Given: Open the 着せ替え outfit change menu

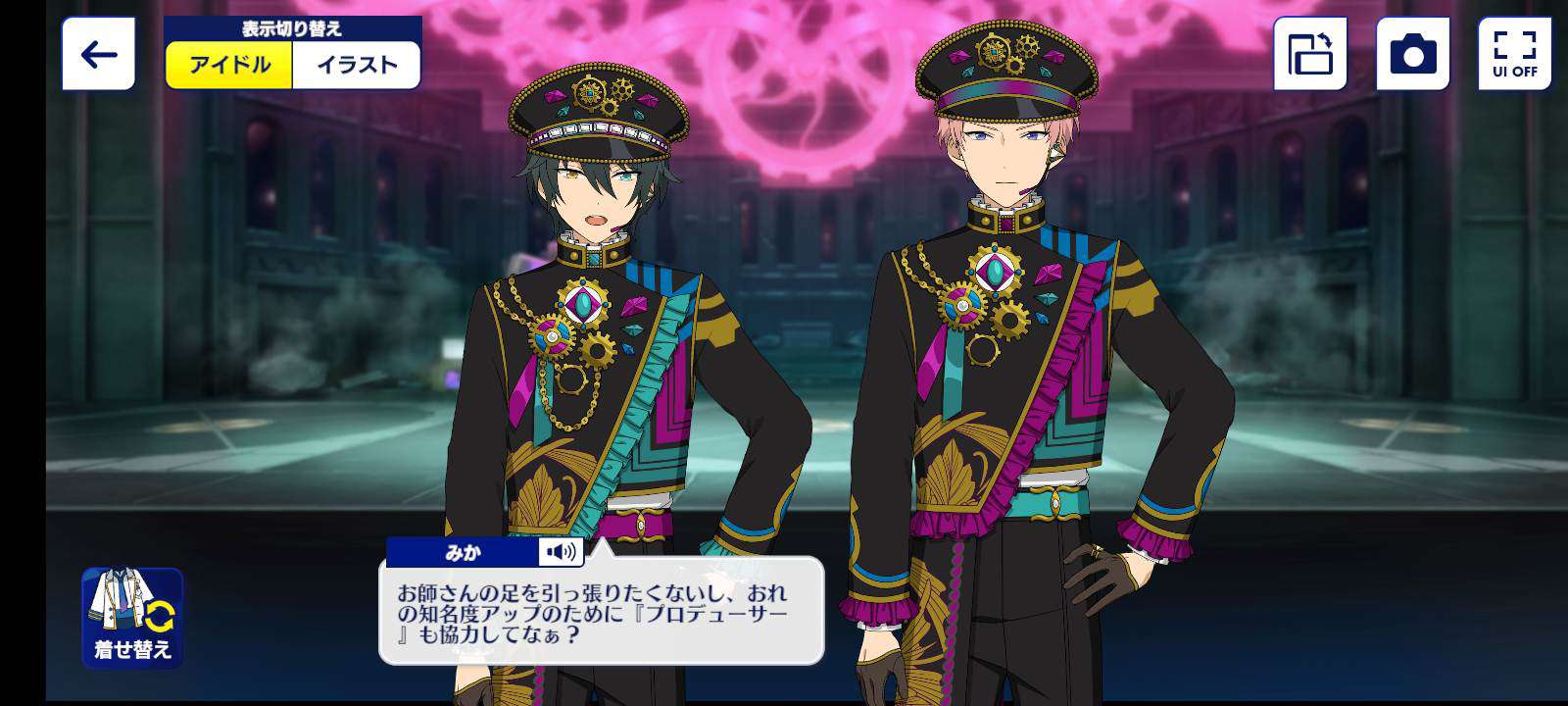Looking at the screenshot, I should click(132, 618).
